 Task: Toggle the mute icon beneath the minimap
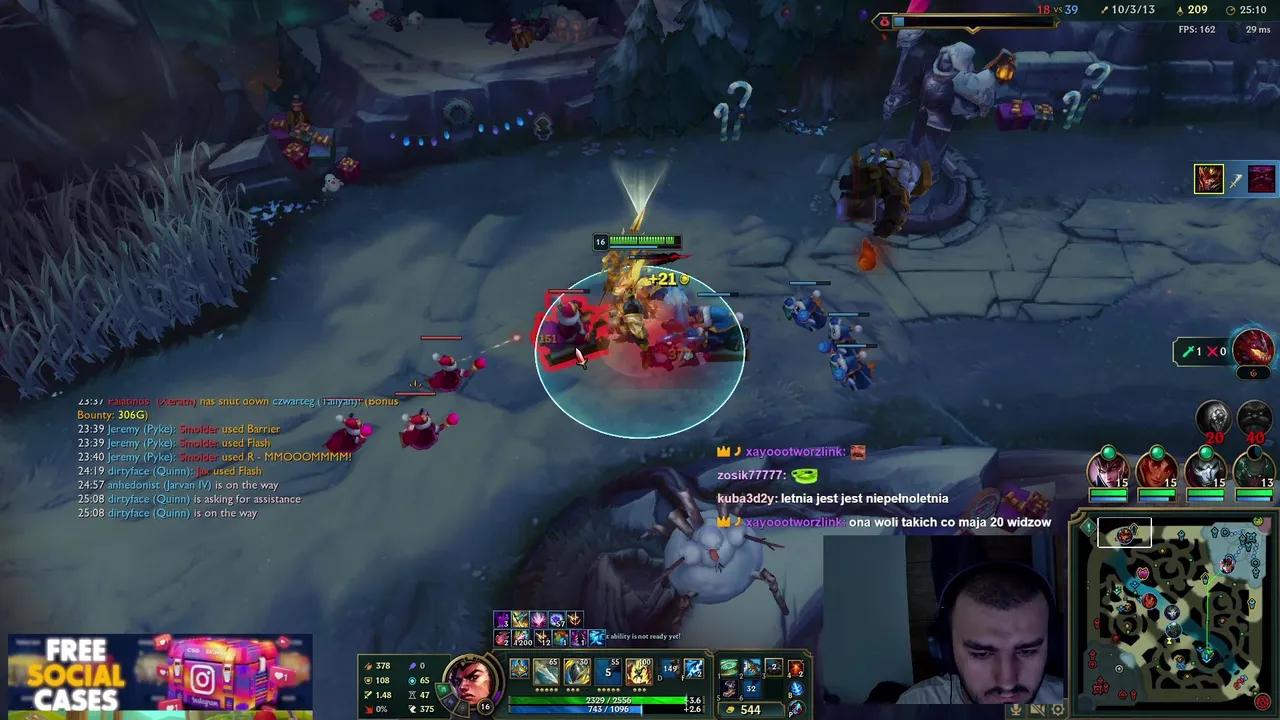pyautogui.click(x=1016, y=709)
